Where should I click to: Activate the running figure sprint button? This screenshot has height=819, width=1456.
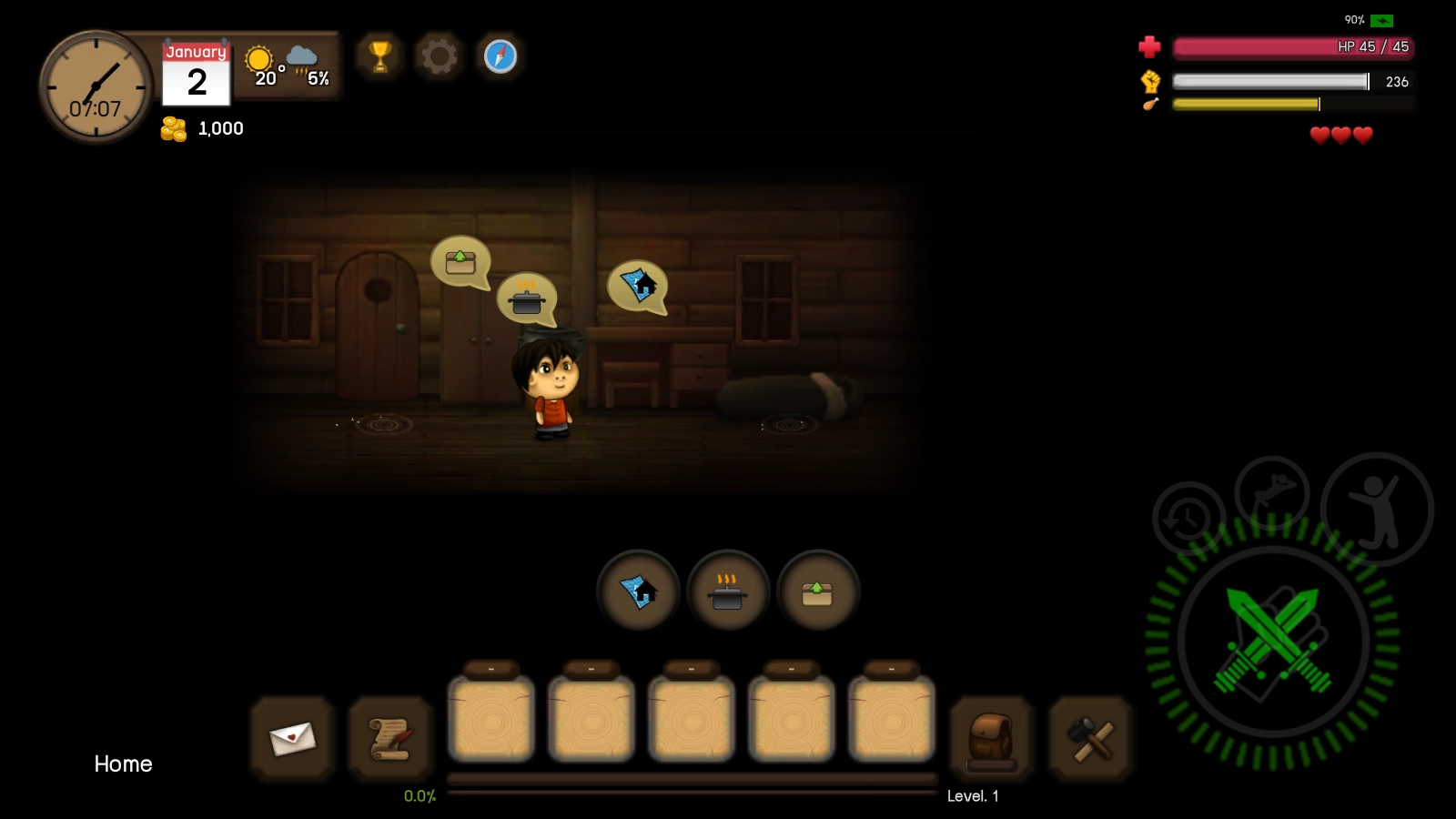tap(1271, 494)
